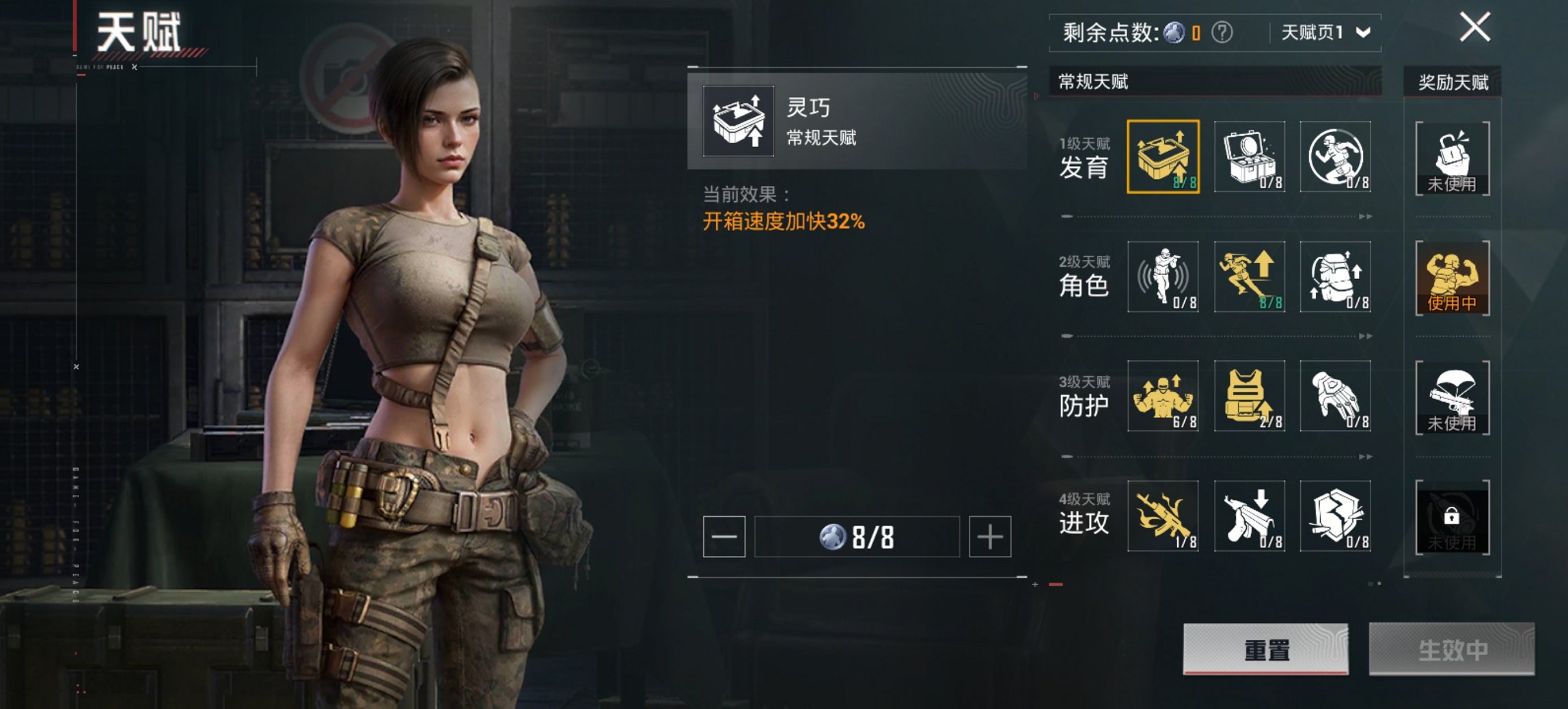Image resolution: width=1568 pixels, height=709 pixels.
Task: Select the tactical glove talent
Action: 1335,396
